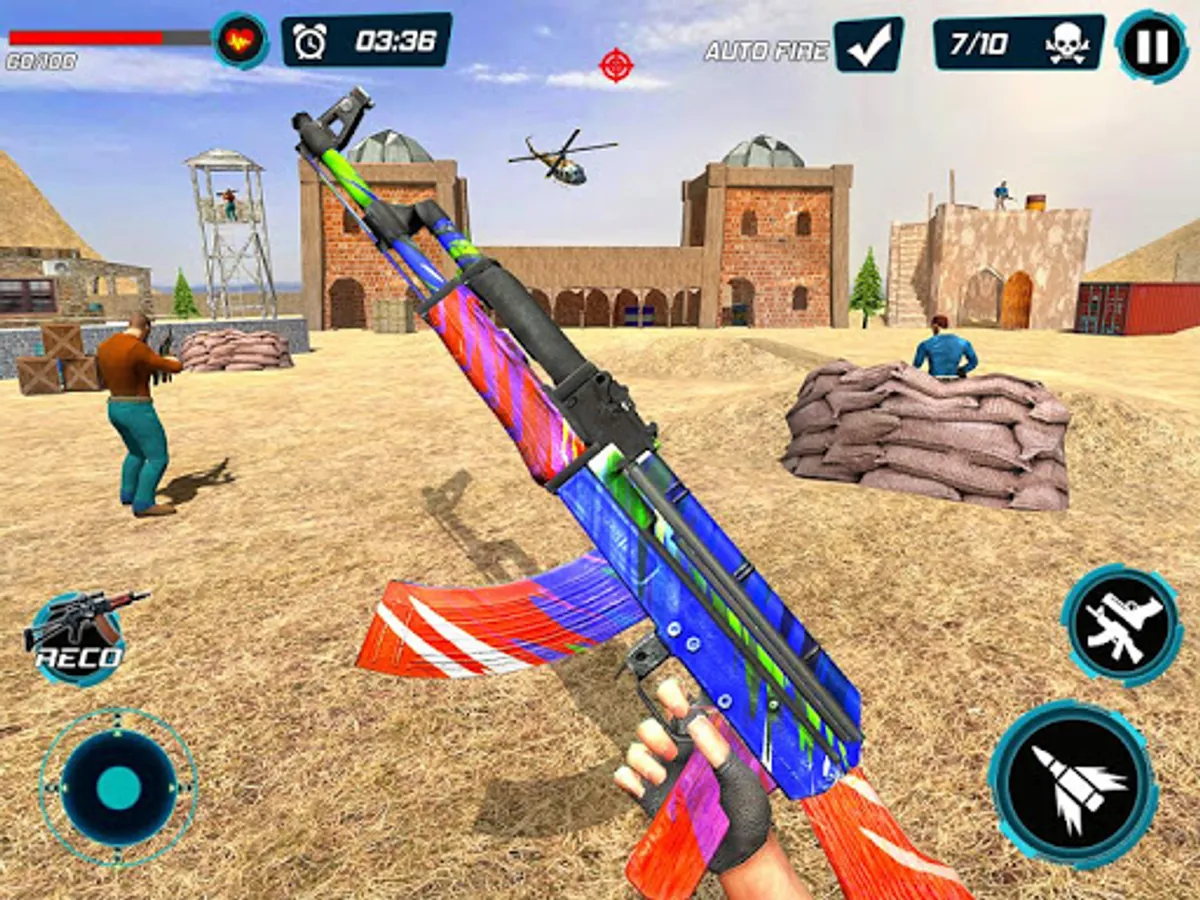Tap the rocket fire button
Viewport: 1200px width, 900px height.
tap(1073, 782)
